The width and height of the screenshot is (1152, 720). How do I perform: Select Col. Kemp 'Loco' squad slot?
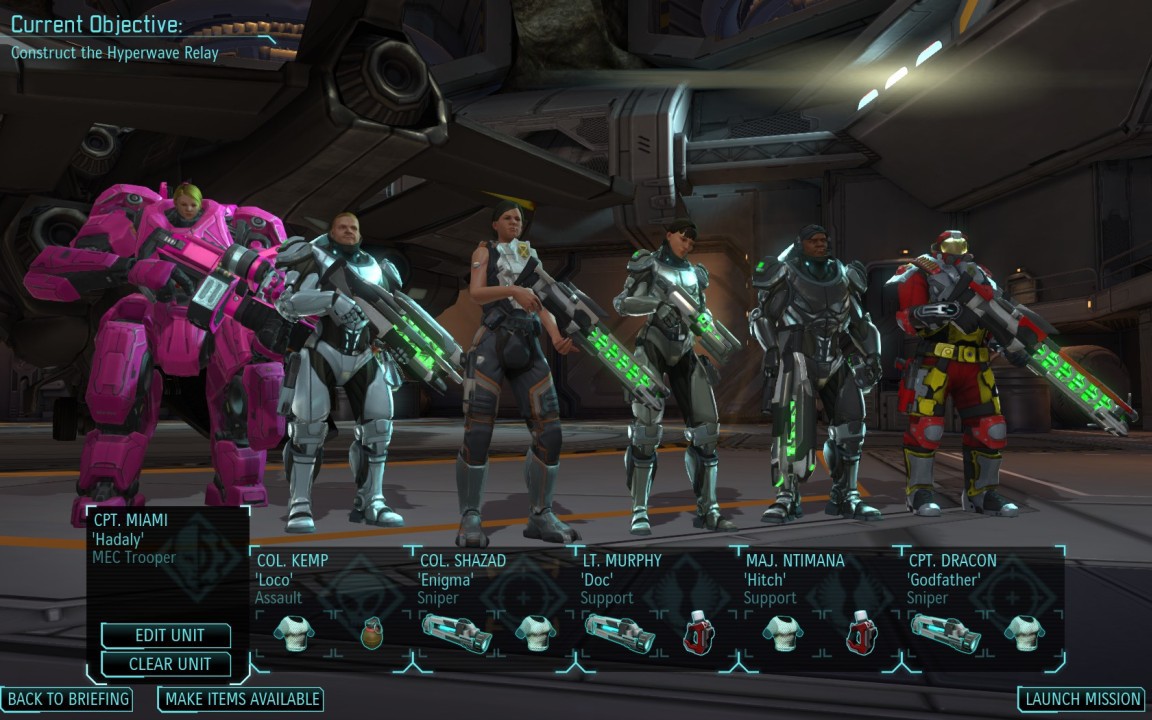coord(330,579)
